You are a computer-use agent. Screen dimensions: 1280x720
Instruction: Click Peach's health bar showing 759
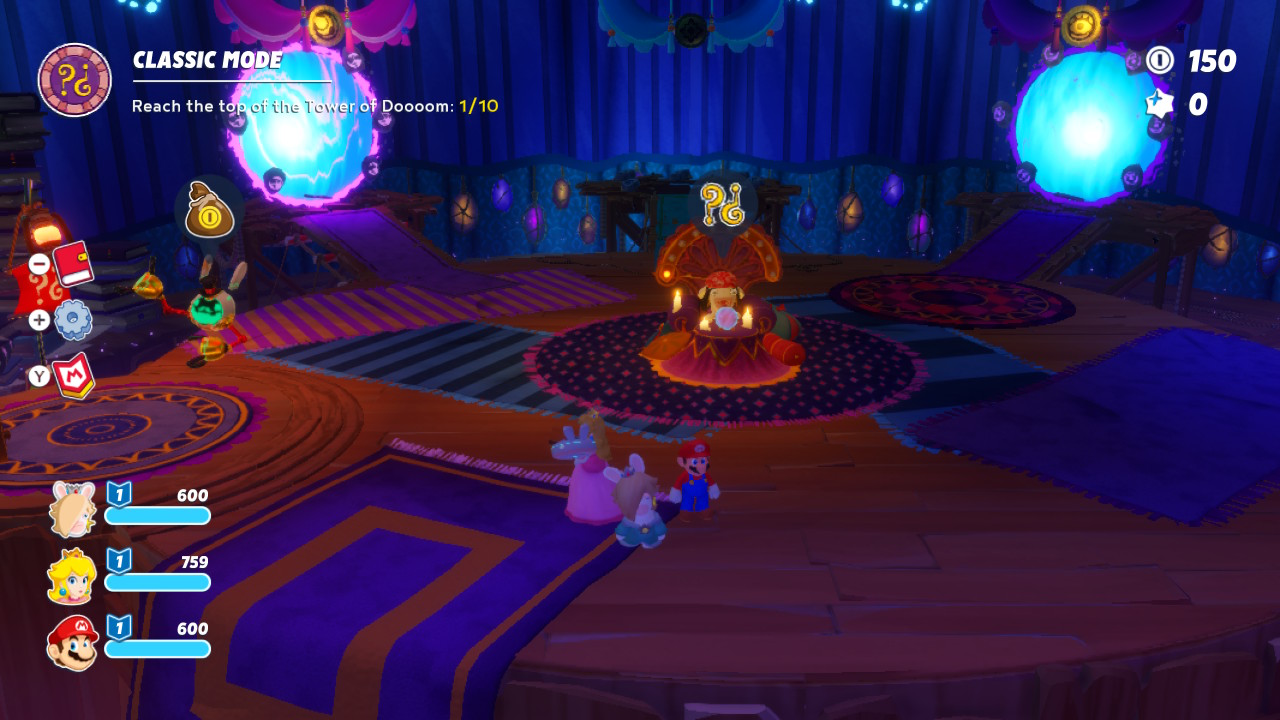(158, 582)
